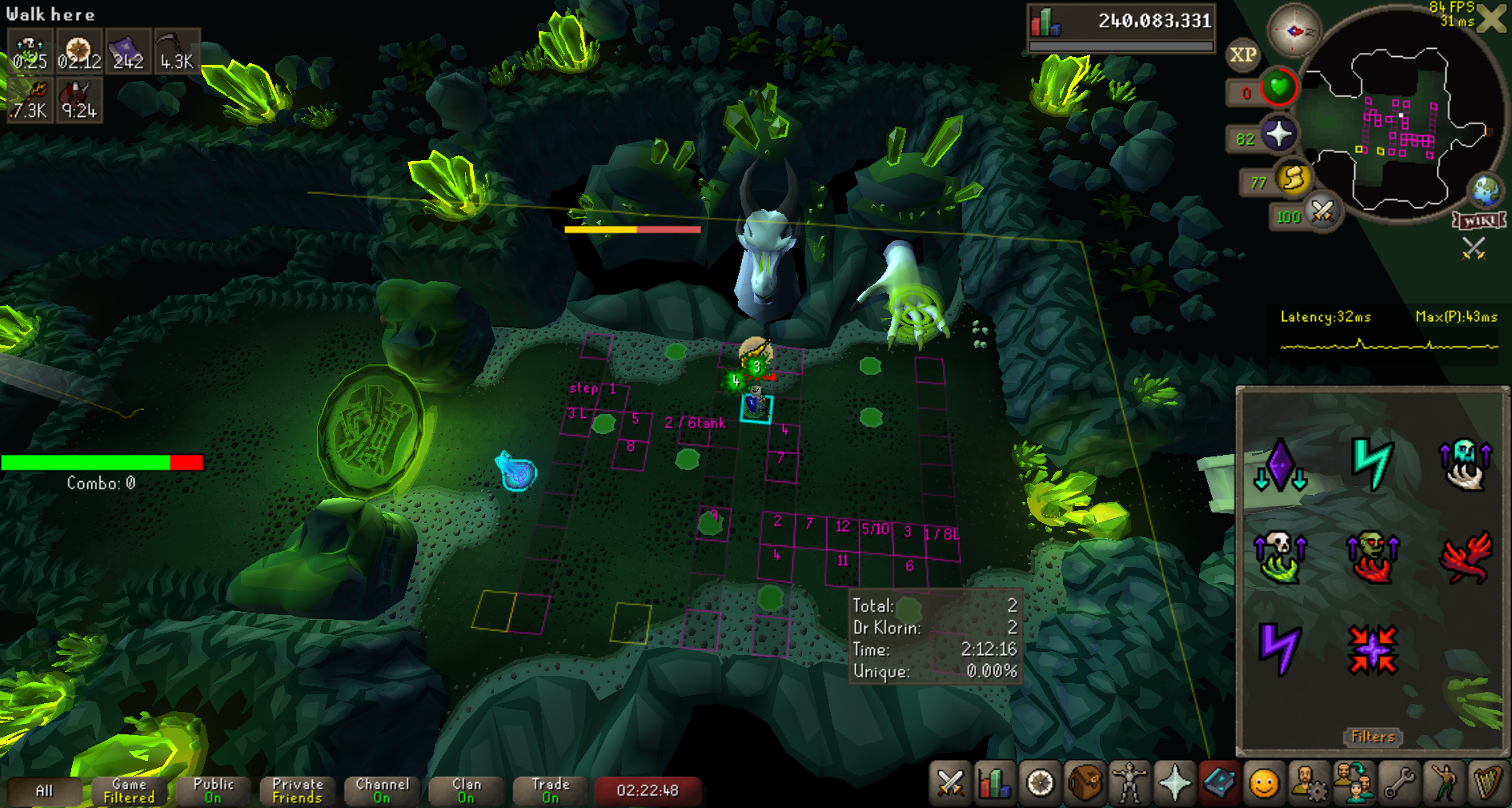Open the inventory backpack tab
Image resolution: width=1512 pixels, height=808 pixels.
tap(1085, 783)
